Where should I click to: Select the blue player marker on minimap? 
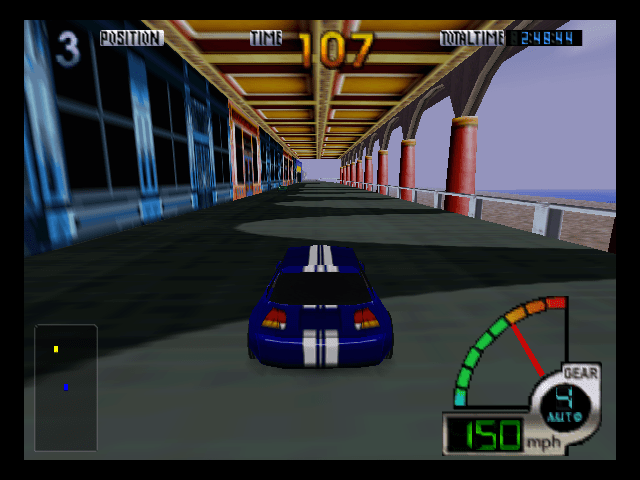pyautogui.click(x=66, y=387)
